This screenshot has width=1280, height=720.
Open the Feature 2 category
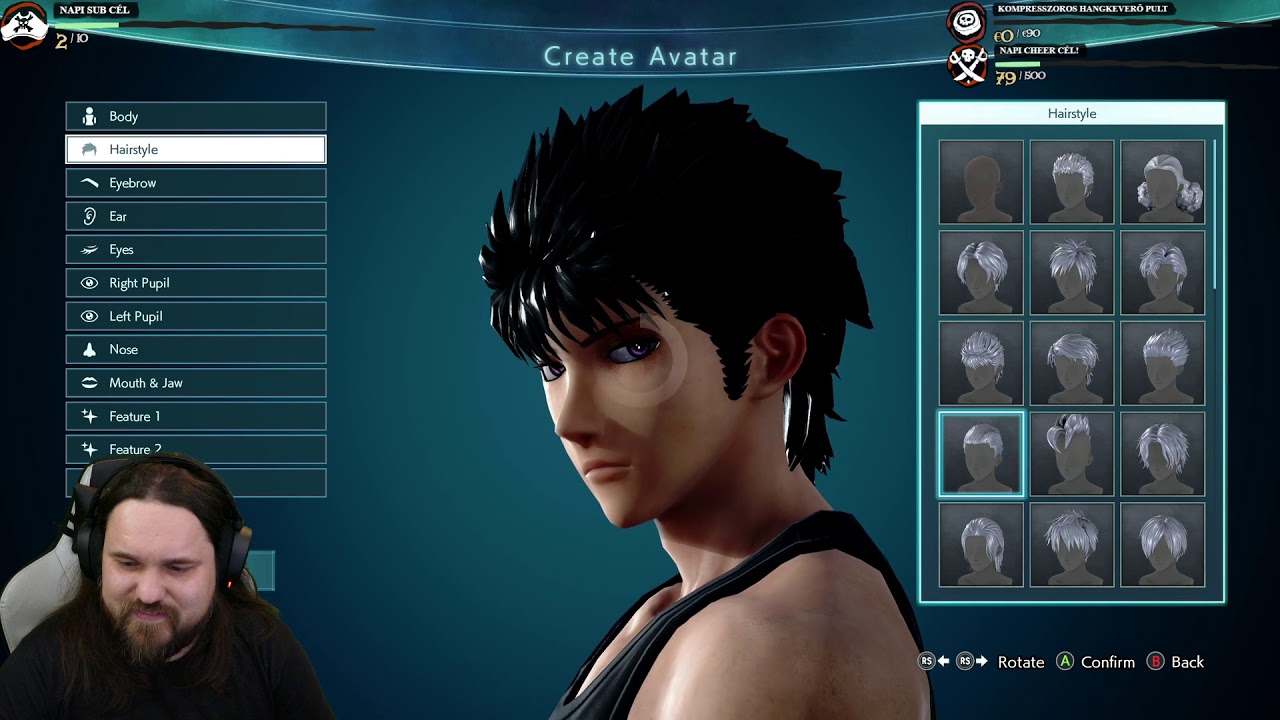(196, 448)
